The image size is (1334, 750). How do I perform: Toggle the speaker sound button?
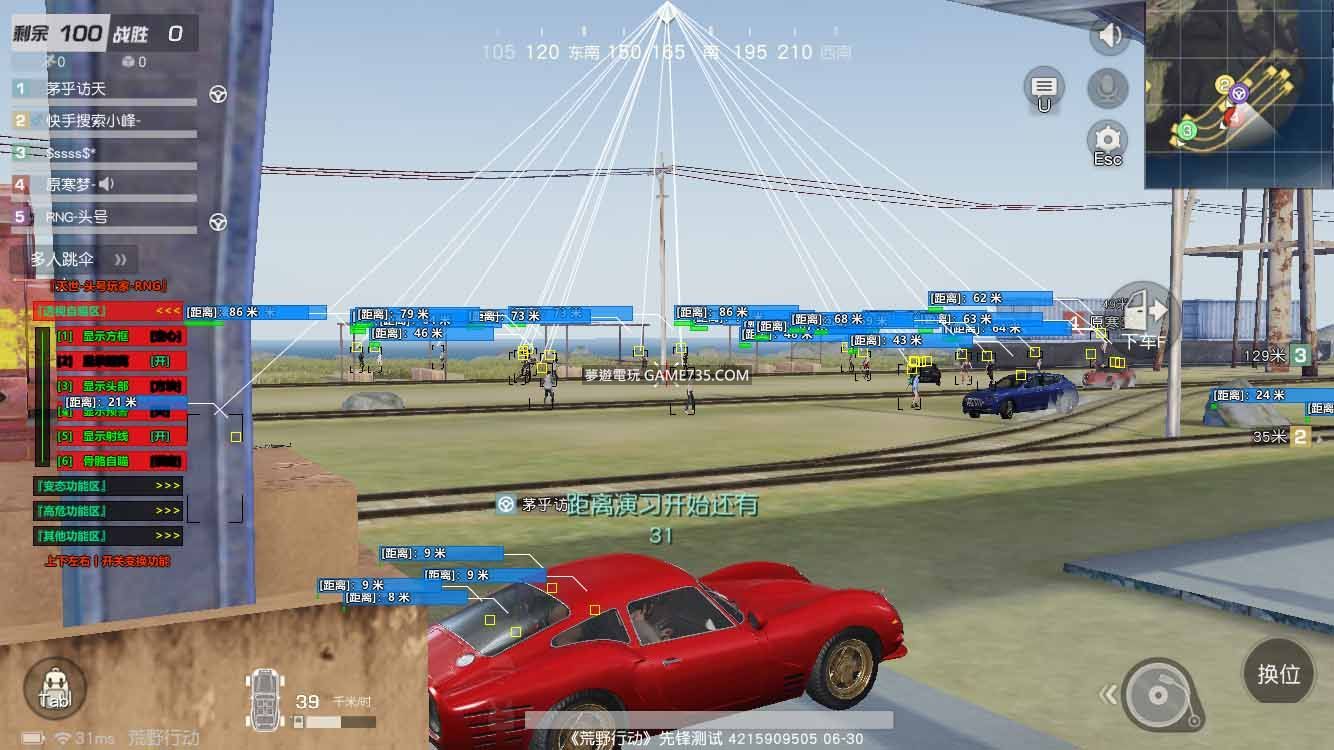click(1109, 37)
